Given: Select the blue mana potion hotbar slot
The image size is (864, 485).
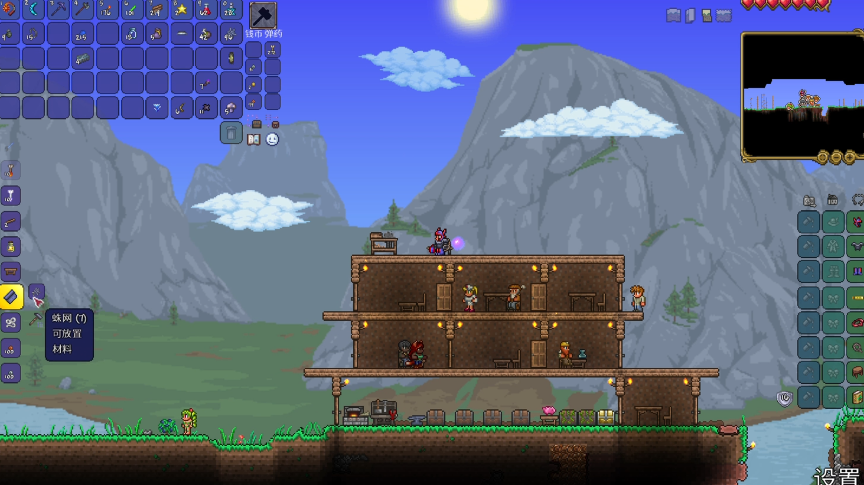Looking at the screenshot, I should tap(231, 9).
